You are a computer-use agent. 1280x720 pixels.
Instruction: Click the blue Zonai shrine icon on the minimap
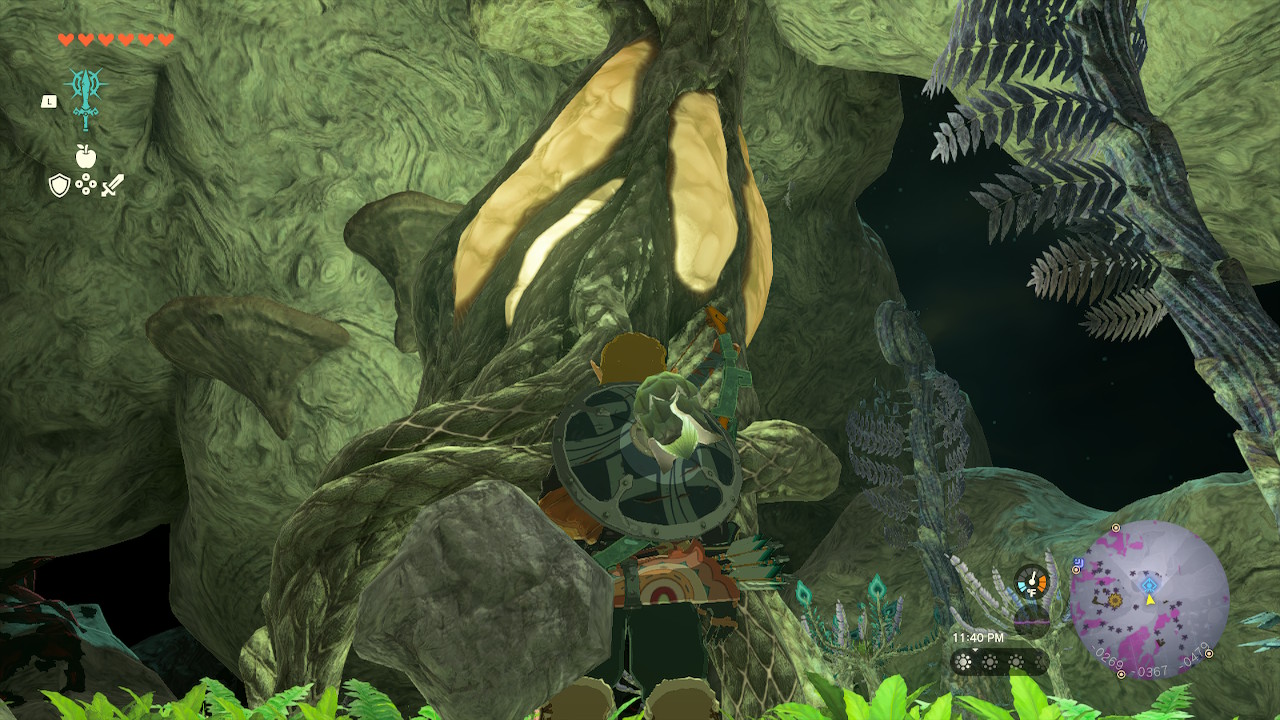pos(1148,582)
